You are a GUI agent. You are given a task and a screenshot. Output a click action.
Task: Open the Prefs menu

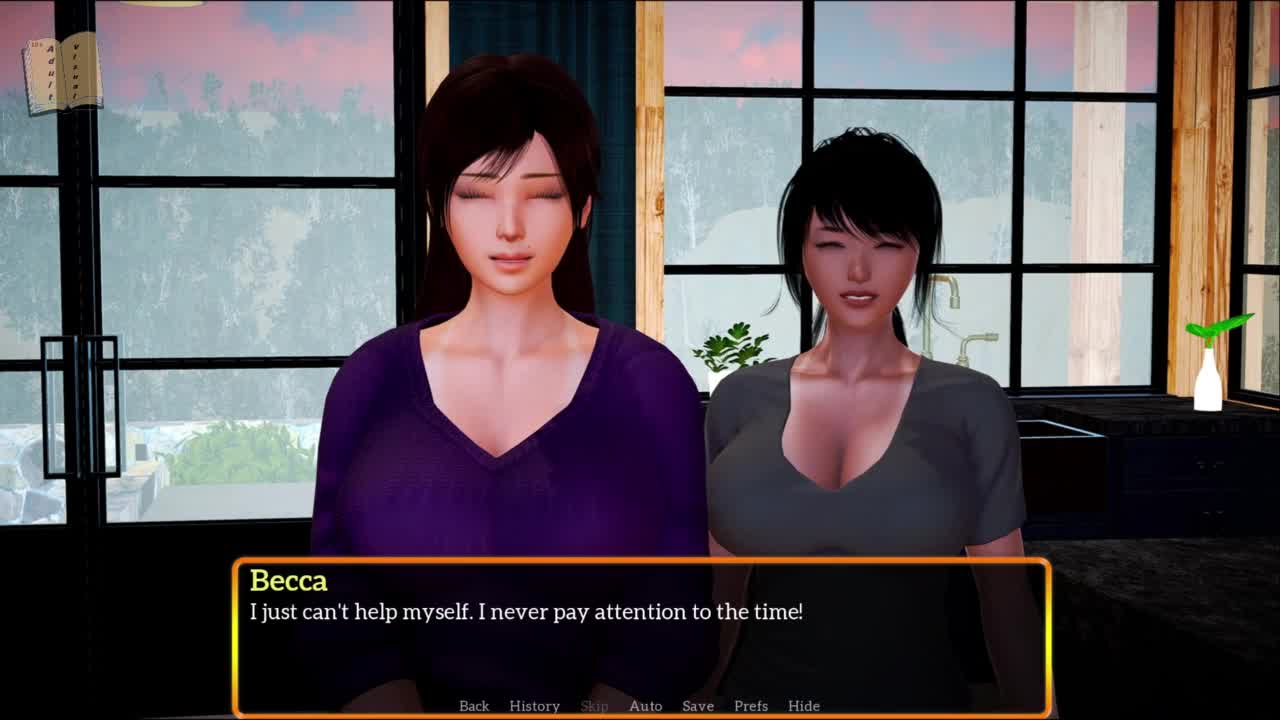(751, 706)
